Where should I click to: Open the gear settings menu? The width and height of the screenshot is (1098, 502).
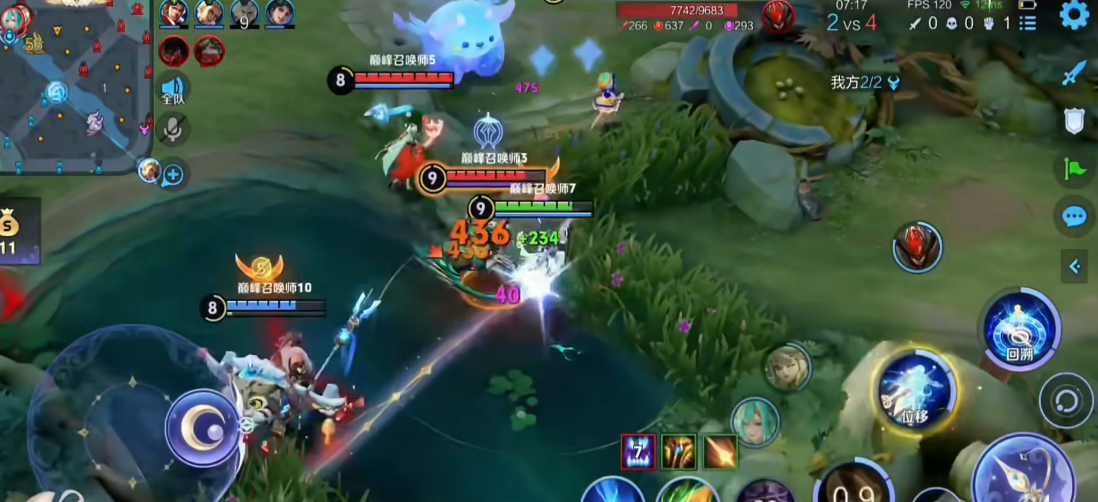tap(1074, 15)
